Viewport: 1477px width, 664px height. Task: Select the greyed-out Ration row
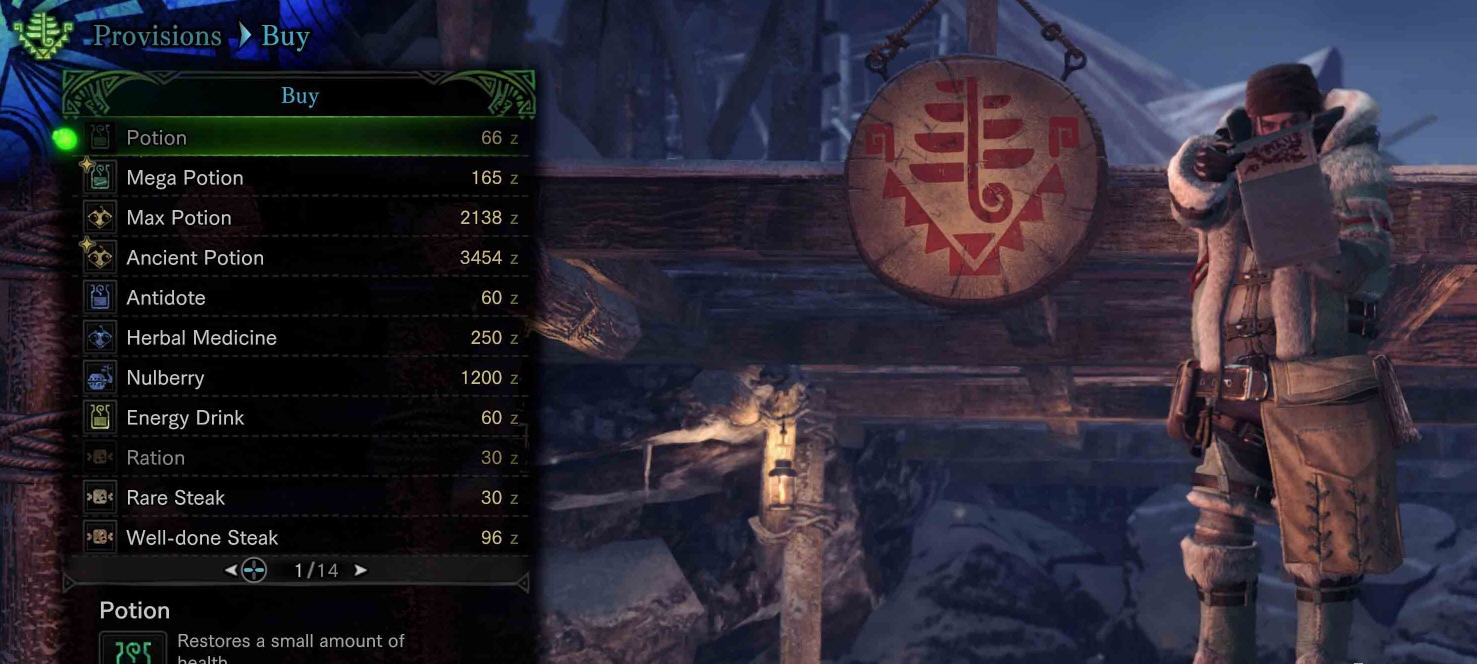tap(300, 458)
